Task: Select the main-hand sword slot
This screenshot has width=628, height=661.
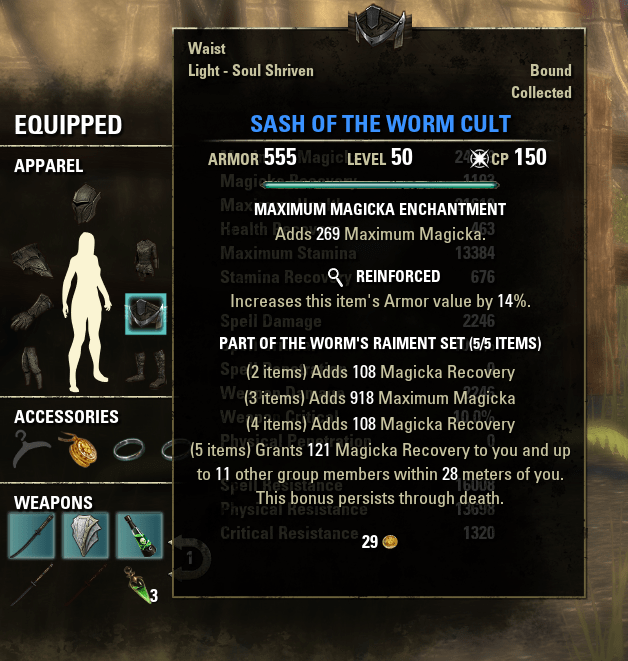Action: (33, 535)
